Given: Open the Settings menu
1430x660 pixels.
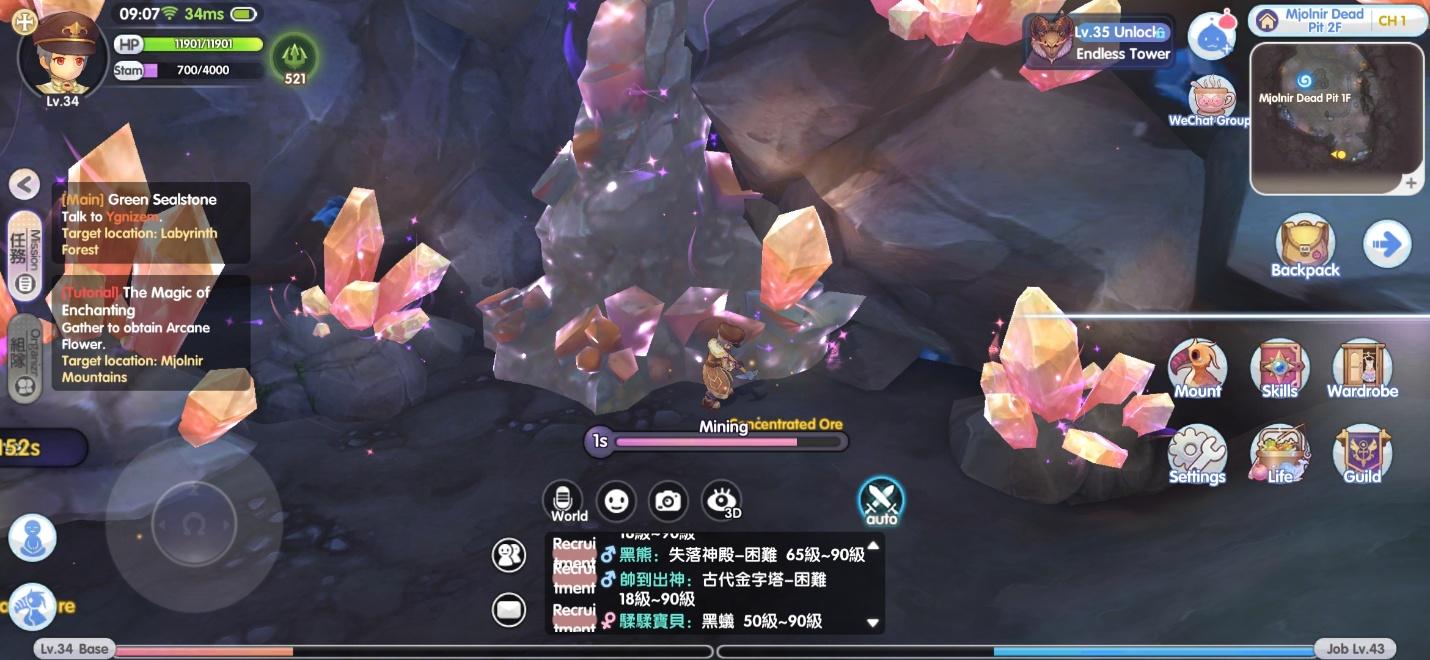Looking at the screenshot, I should (1197, 453).
